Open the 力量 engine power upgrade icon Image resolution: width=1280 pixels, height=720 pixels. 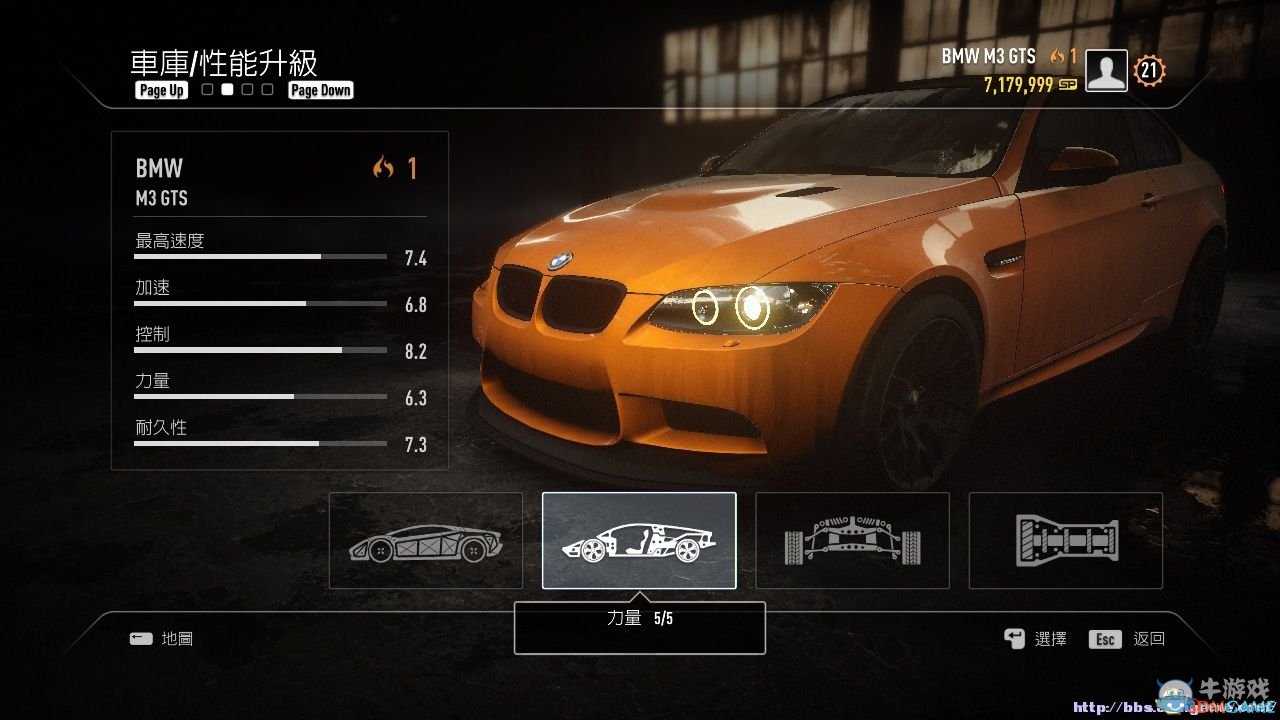pos(639,540)
